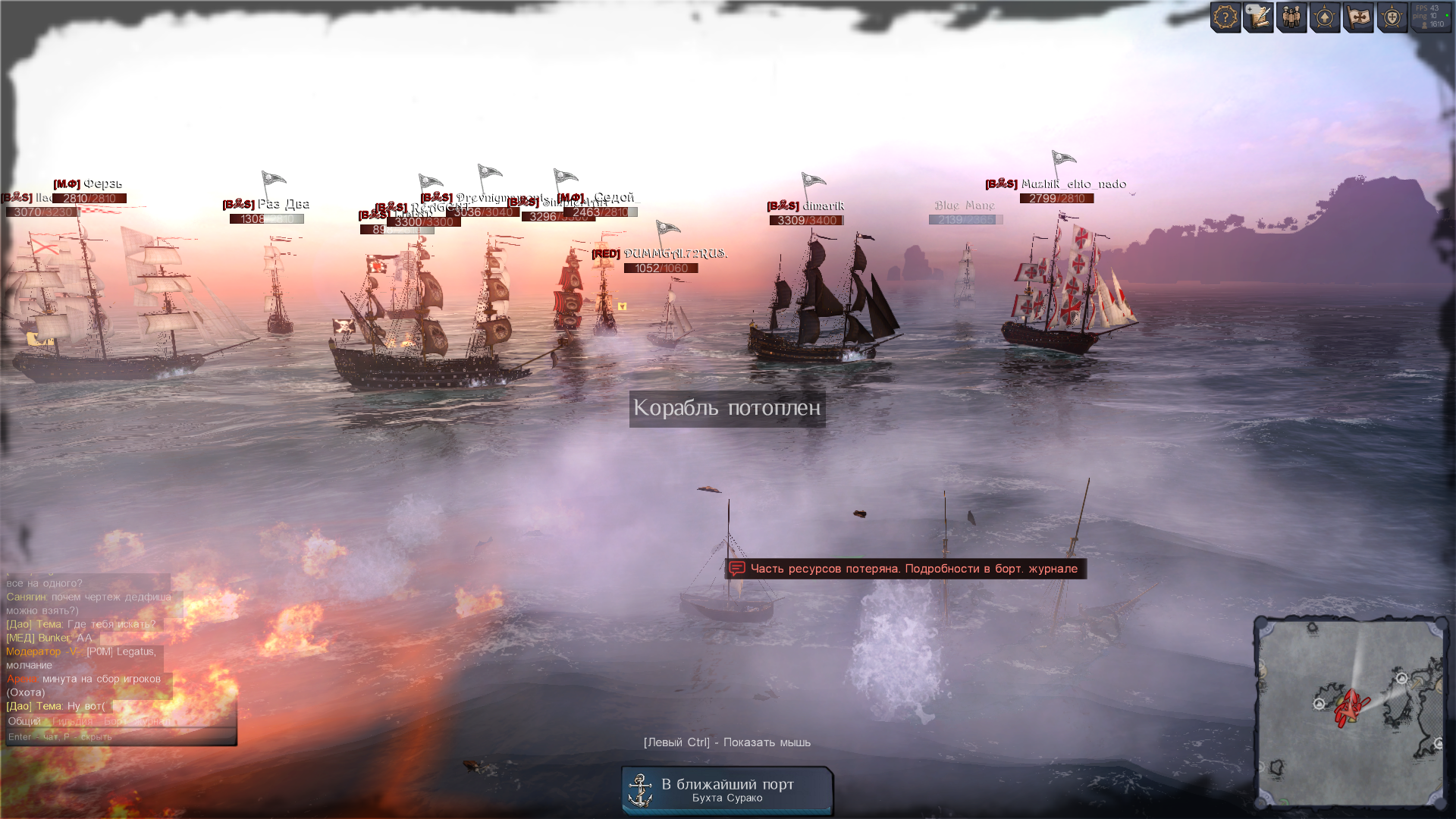
Task: Click the star-ringed upward arrow icon
Action: pos(1325,17)
